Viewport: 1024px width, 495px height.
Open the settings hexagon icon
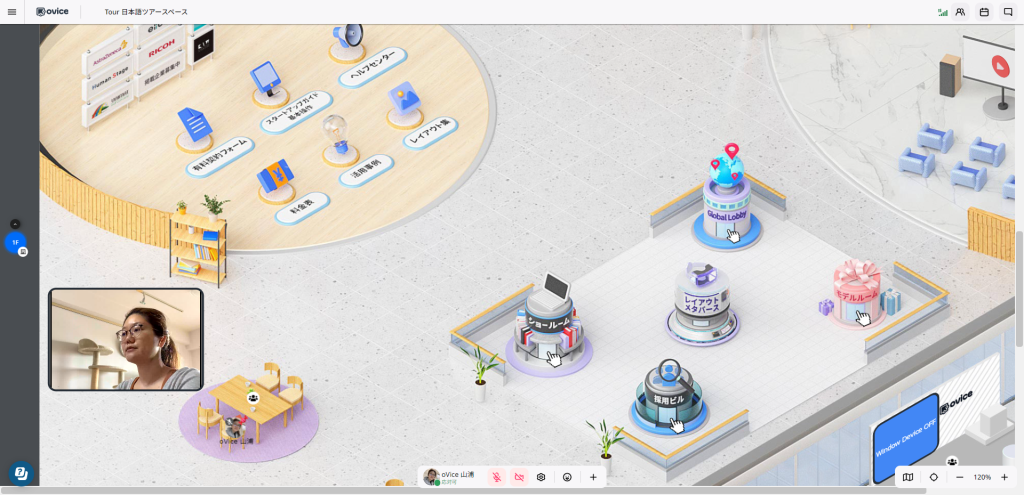(541, 478)
